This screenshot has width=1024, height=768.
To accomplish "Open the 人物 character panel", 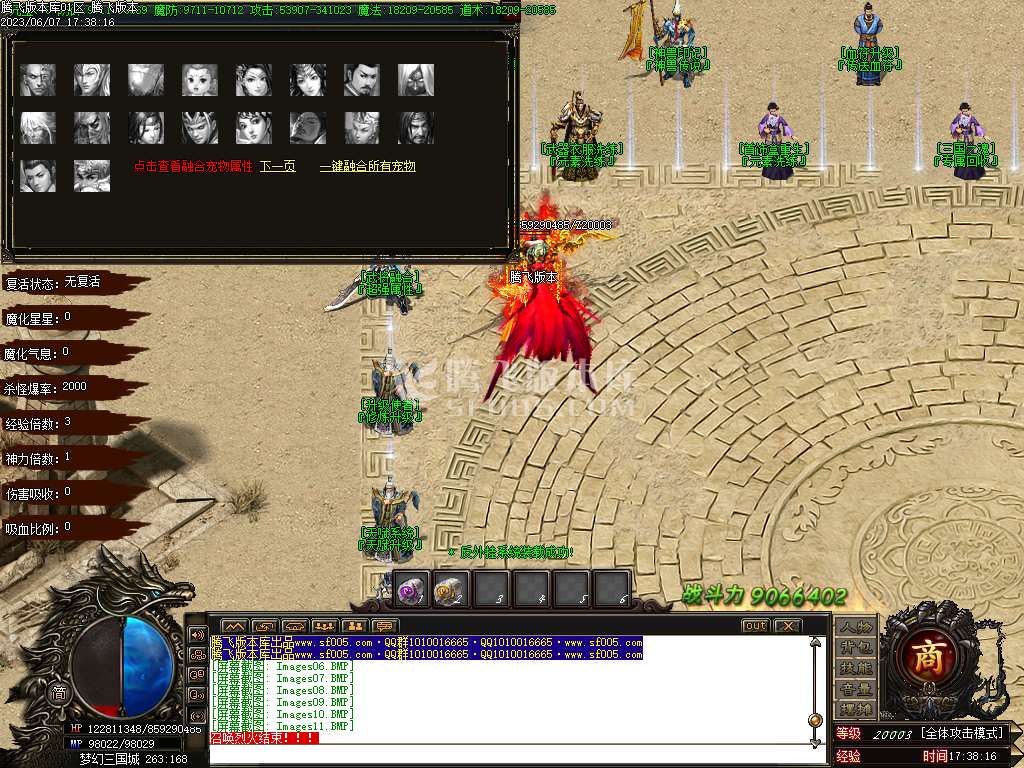I will coord(856,627).
